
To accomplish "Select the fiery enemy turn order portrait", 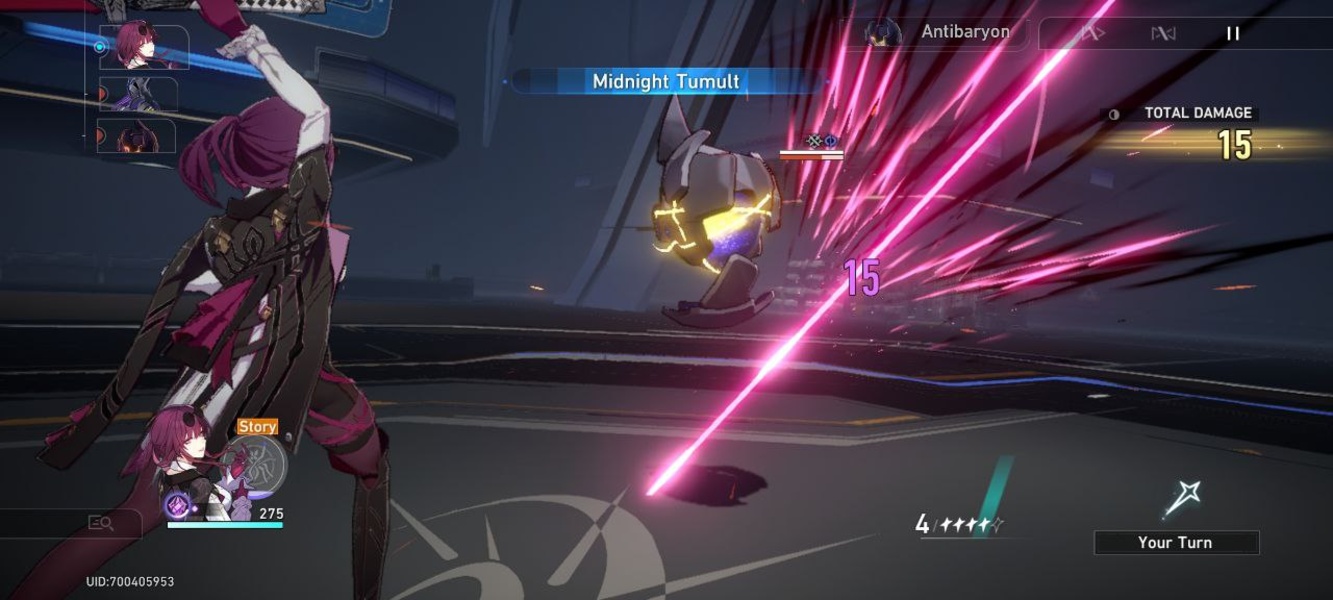I will pyautogui.click(x=138, y=136).
